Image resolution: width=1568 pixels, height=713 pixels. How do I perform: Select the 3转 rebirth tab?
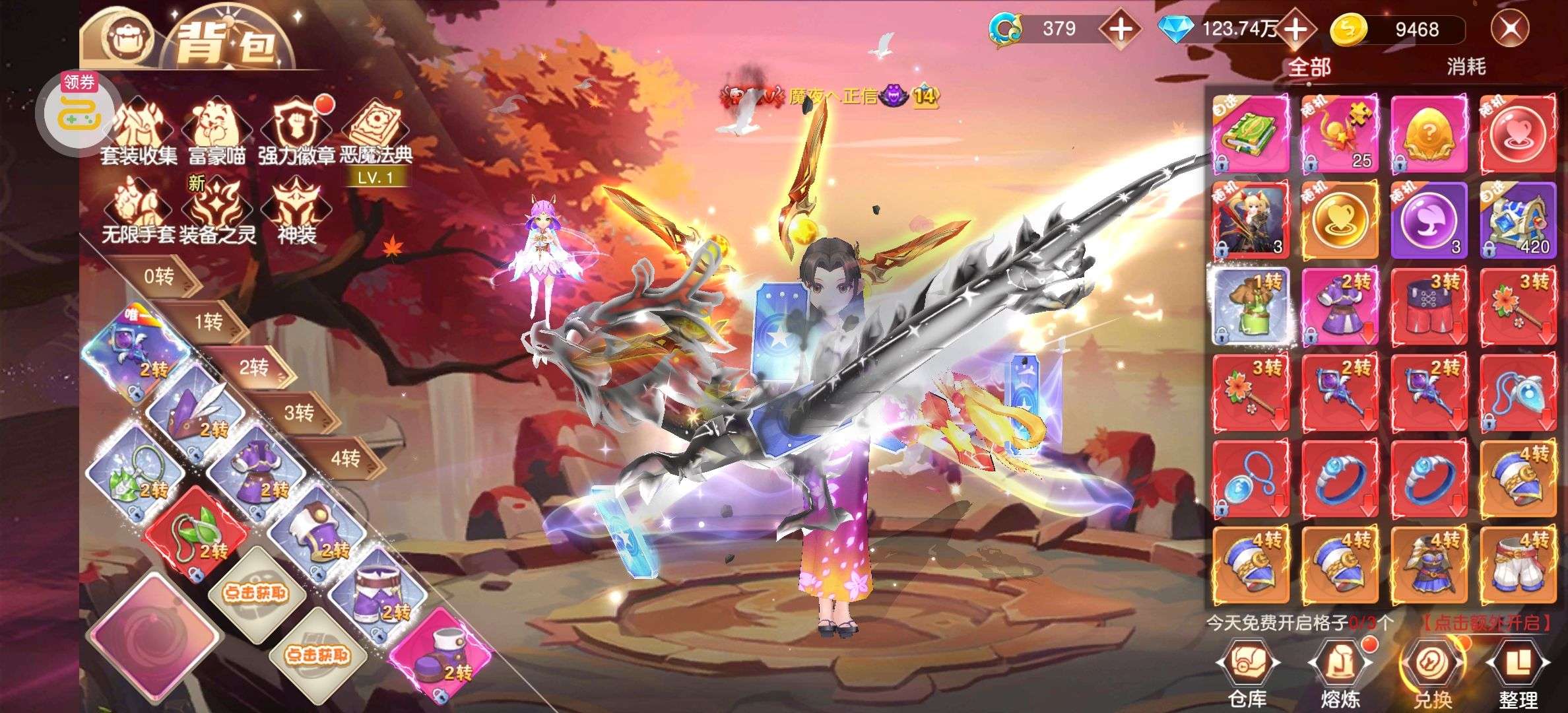click(x=299, y=413)
